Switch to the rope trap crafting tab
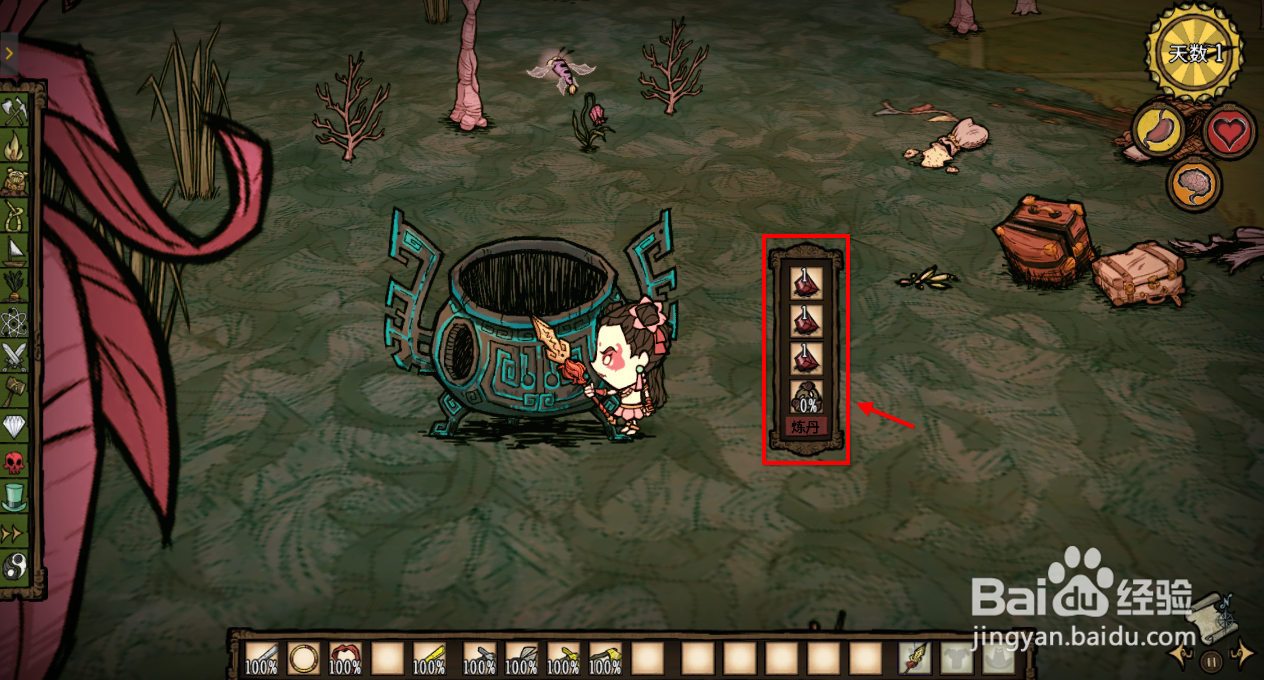This screenshot has height=680, width=1264. 15,215
